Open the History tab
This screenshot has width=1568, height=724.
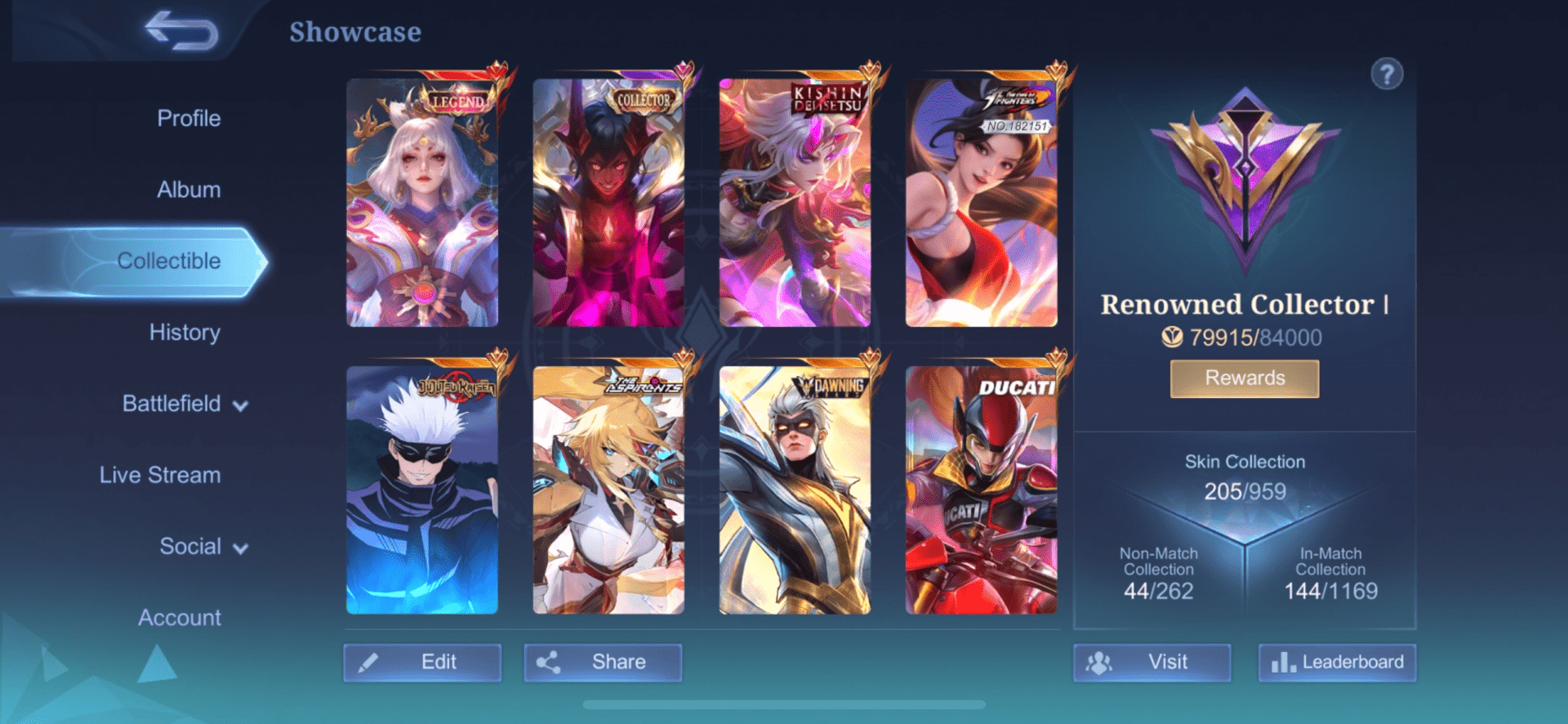(x=184, y=333)
